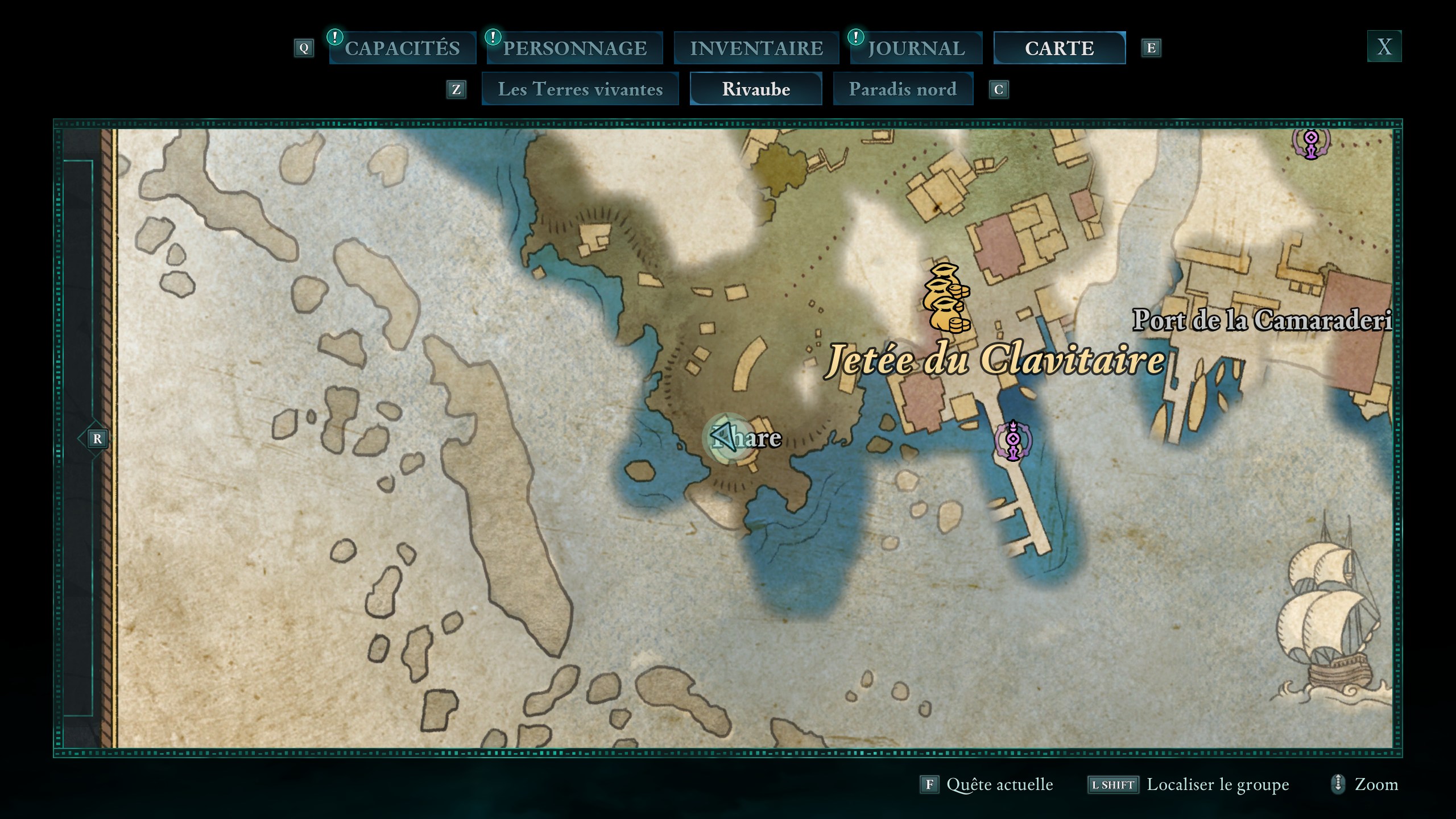Select the Rivaube map tab
This screenshot has height=819, width=1456.
756,89
